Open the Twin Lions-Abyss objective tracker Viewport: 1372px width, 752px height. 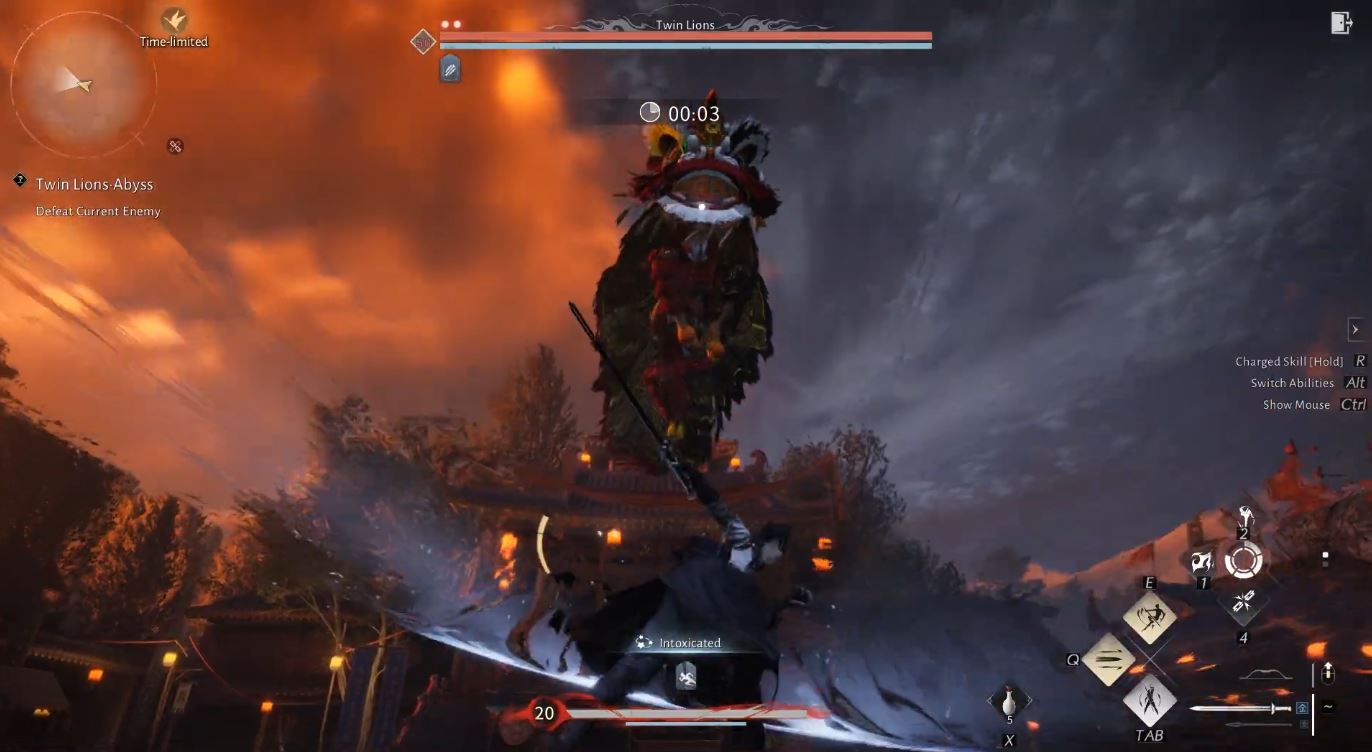click(94, 185)
